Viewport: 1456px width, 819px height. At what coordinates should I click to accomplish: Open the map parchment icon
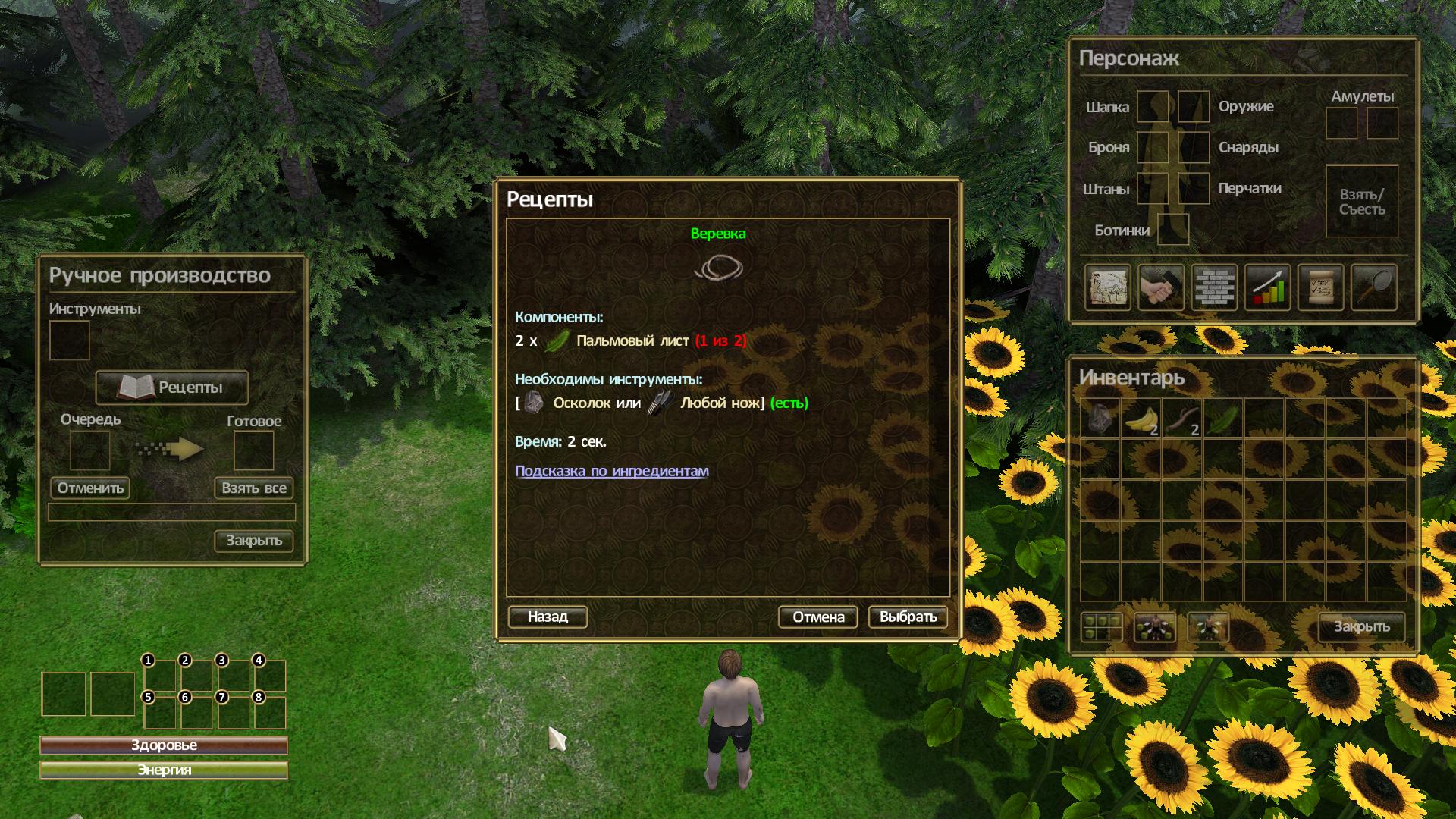pos(1107,287)
